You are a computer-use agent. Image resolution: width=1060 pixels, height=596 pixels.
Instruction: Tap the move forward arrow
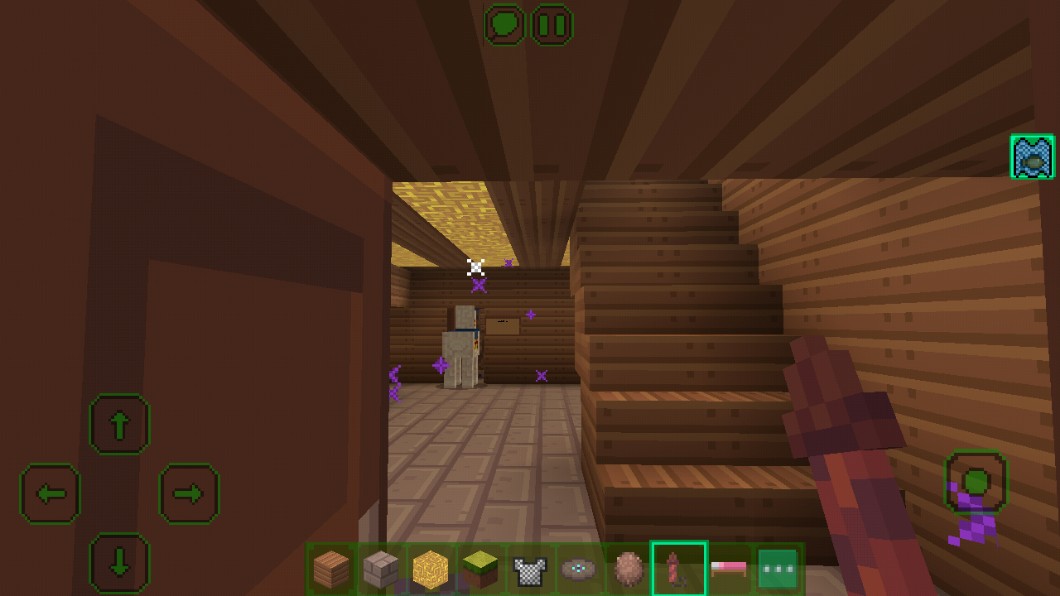[119, 424]
